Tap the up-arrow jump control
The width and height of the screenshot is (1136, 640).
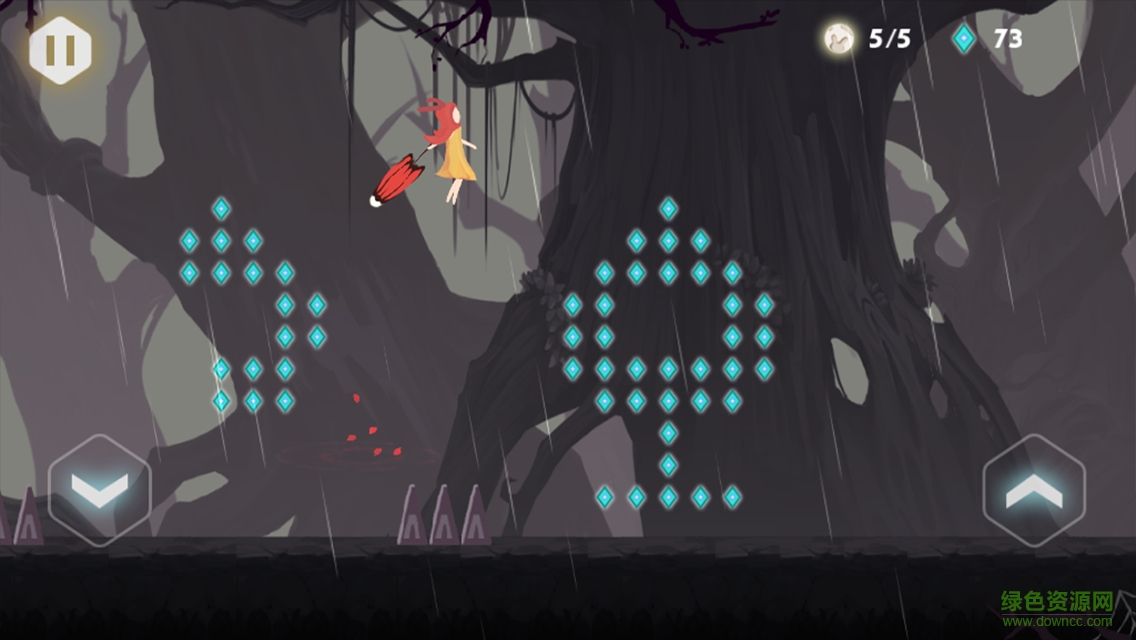pos(1034,490)
